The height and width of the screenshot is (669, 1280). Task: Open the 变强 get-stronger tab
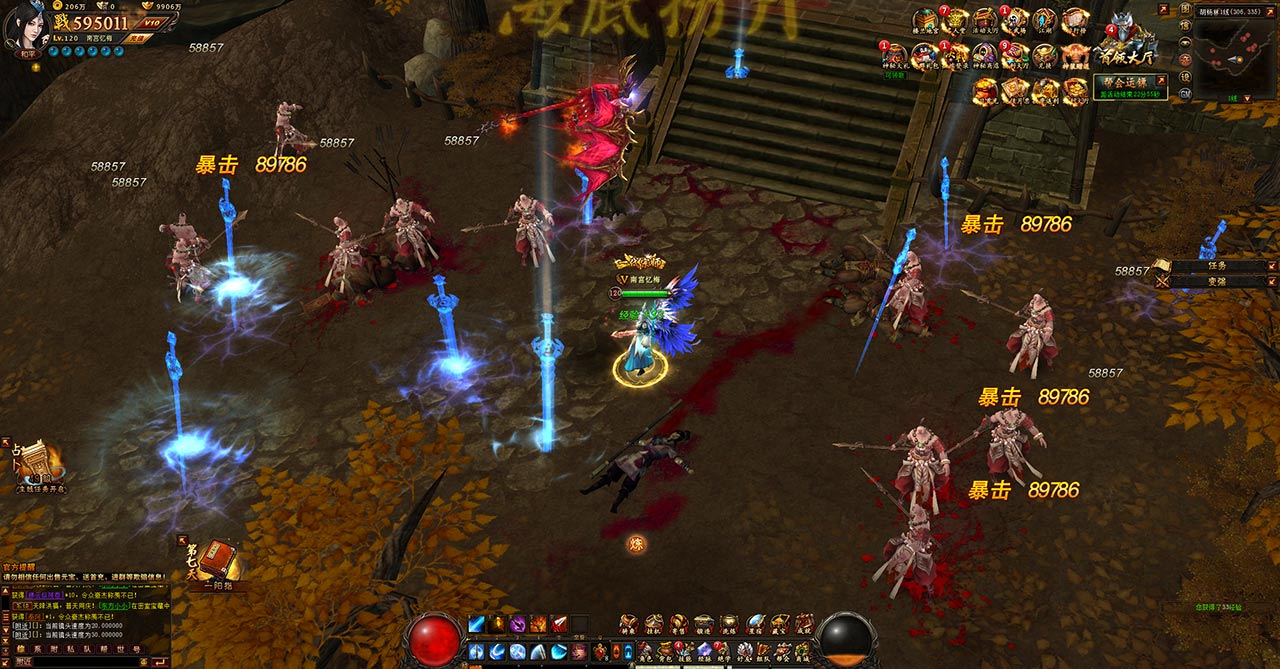click(1215, 282)
